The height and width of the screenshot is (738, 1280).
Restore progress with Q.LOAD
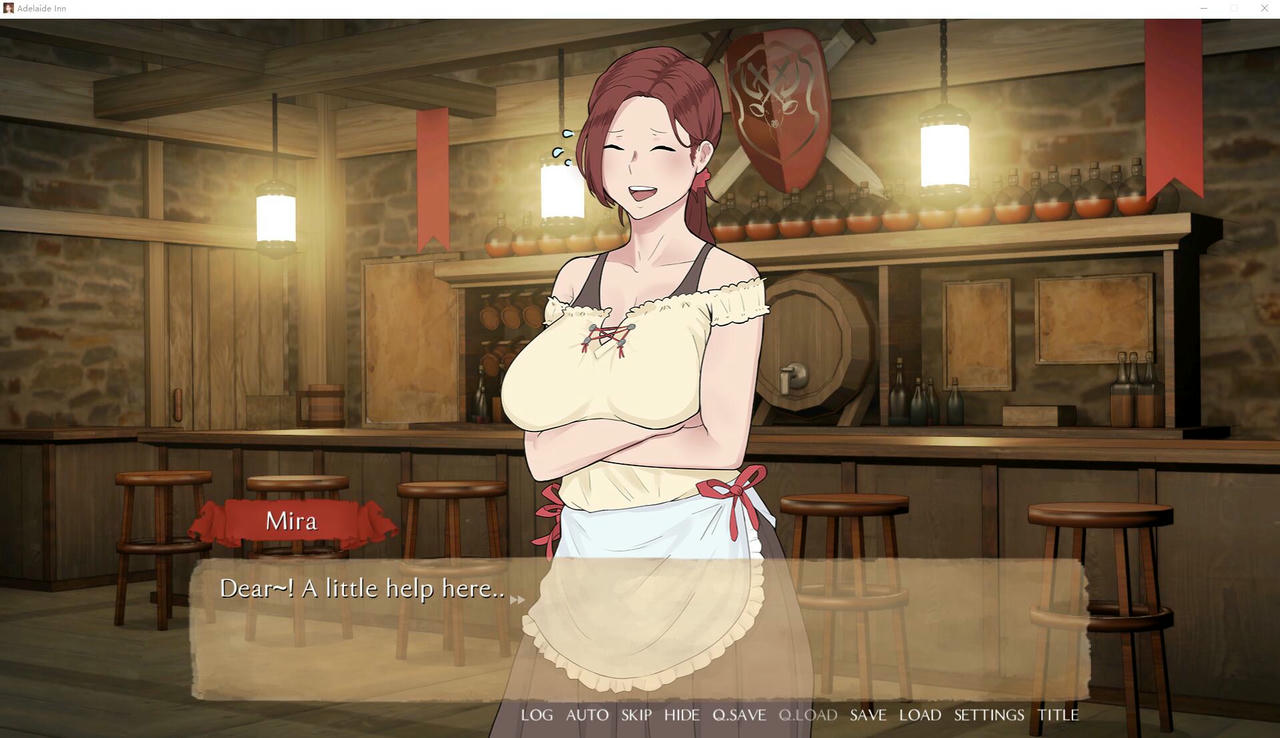pyautogui.click(x=808, y=714)
